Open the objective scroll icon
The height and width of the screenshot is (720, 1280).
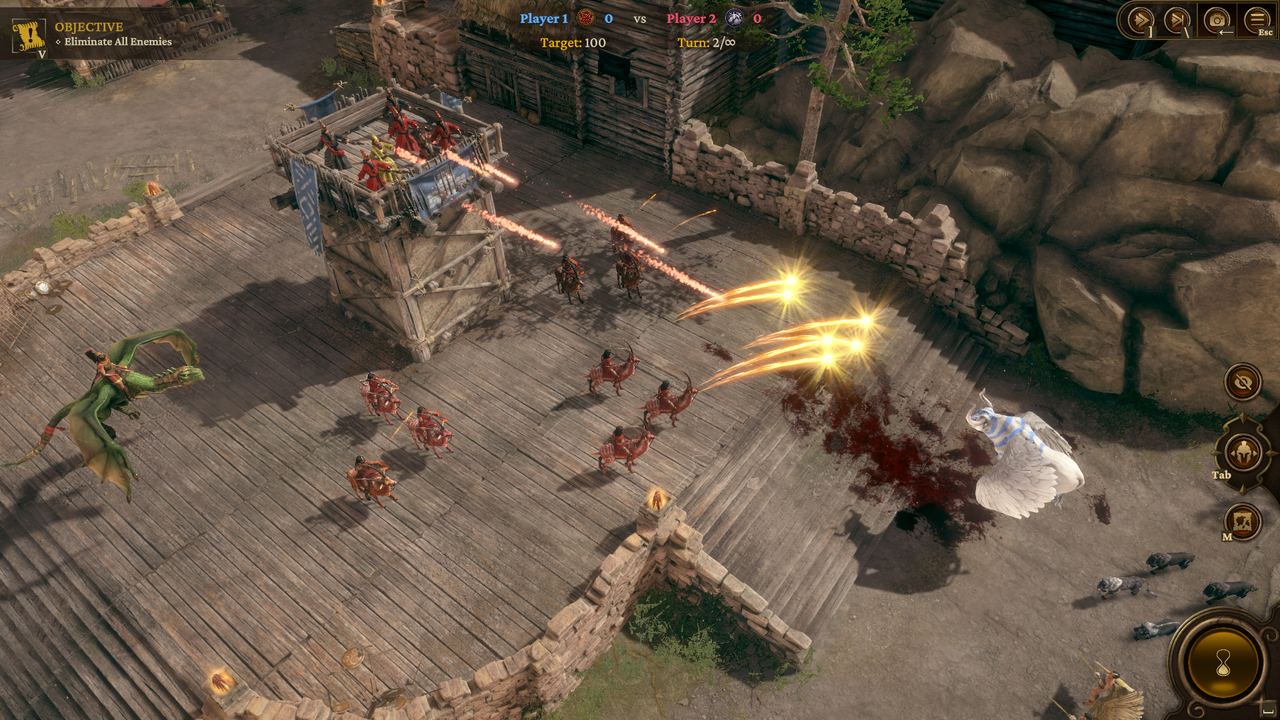28,35
